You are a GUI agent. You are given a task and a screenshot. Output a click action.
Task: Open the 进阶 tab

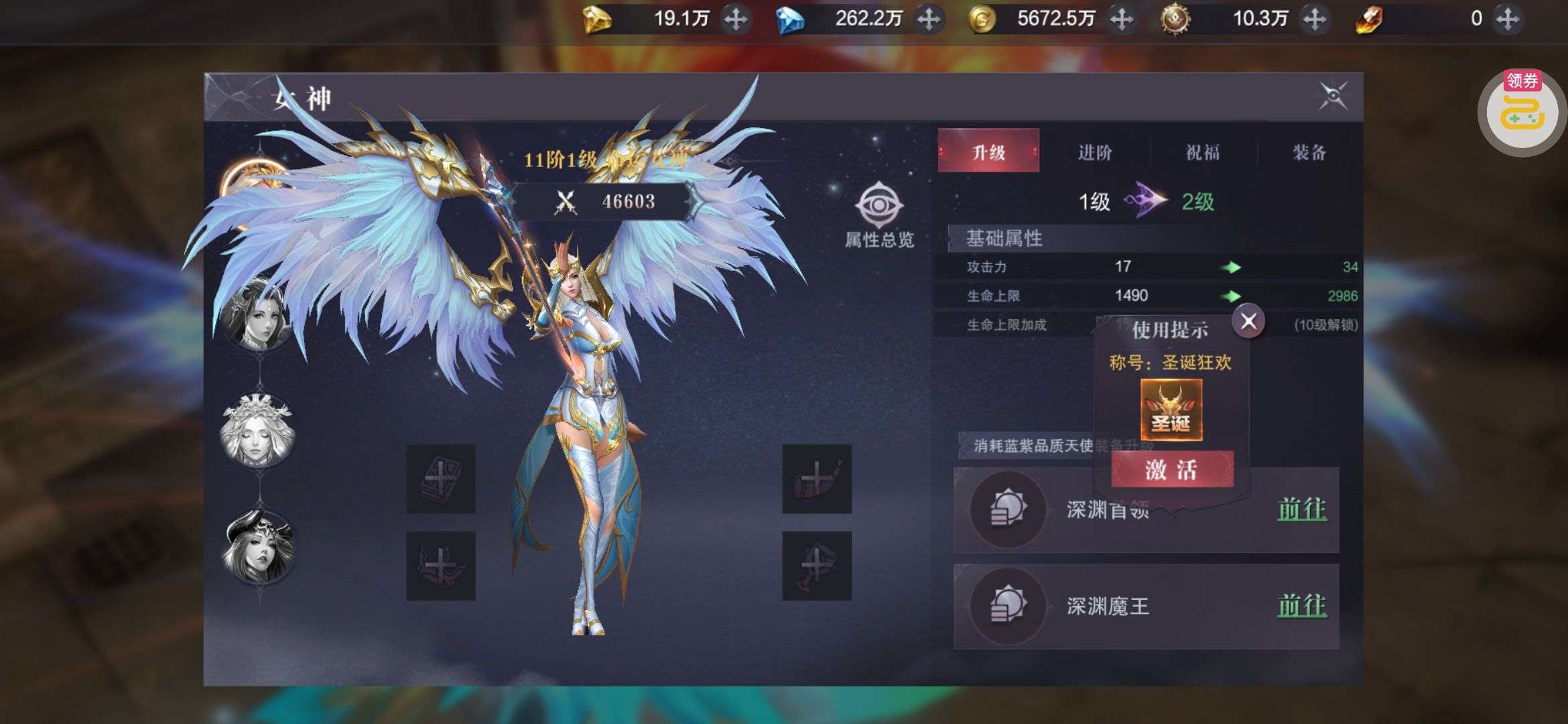tap(1095, 152)
